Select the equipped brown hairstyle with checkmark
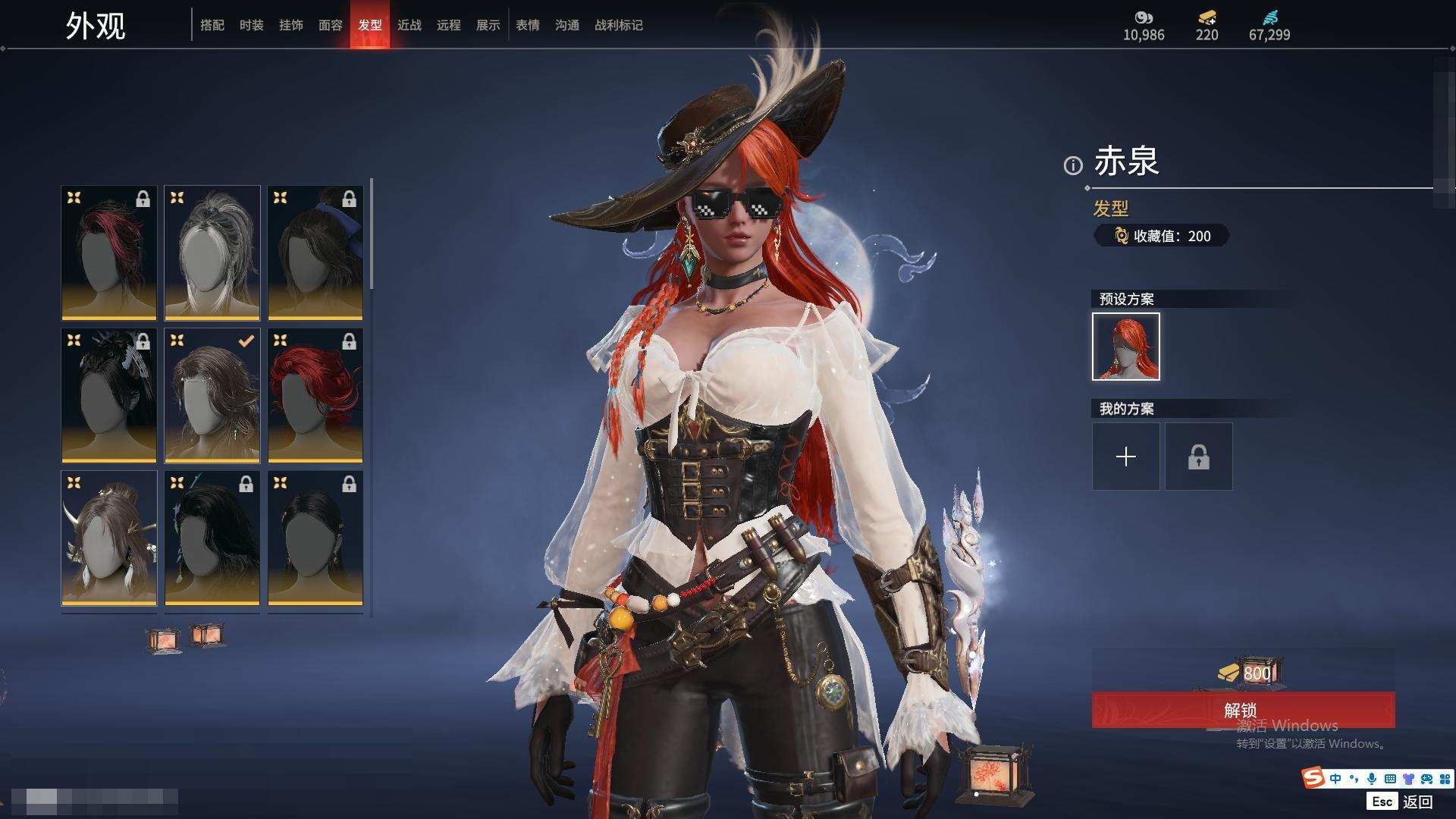 [212, 395]
